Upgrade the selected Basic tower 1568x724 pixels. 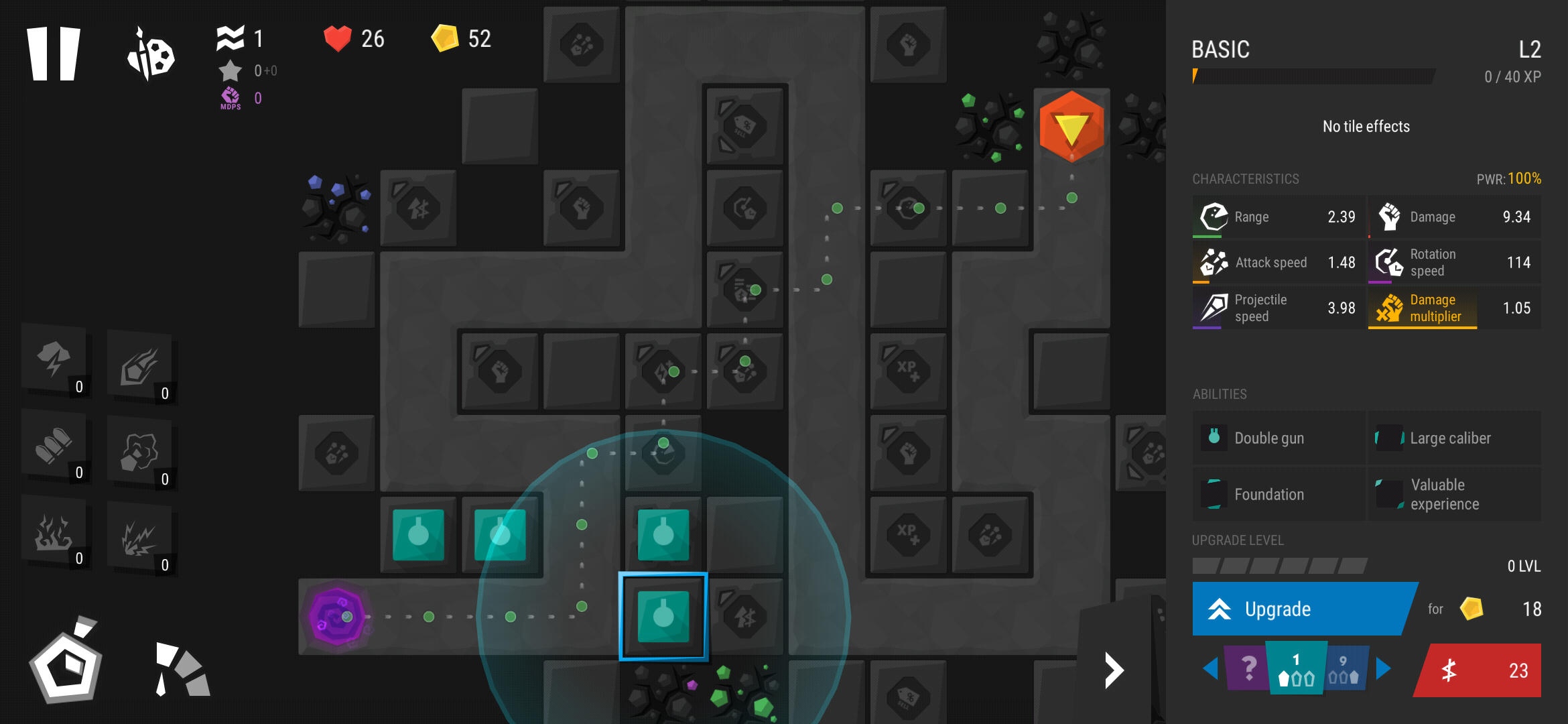pyautogui.click(x=1300, y=609)
